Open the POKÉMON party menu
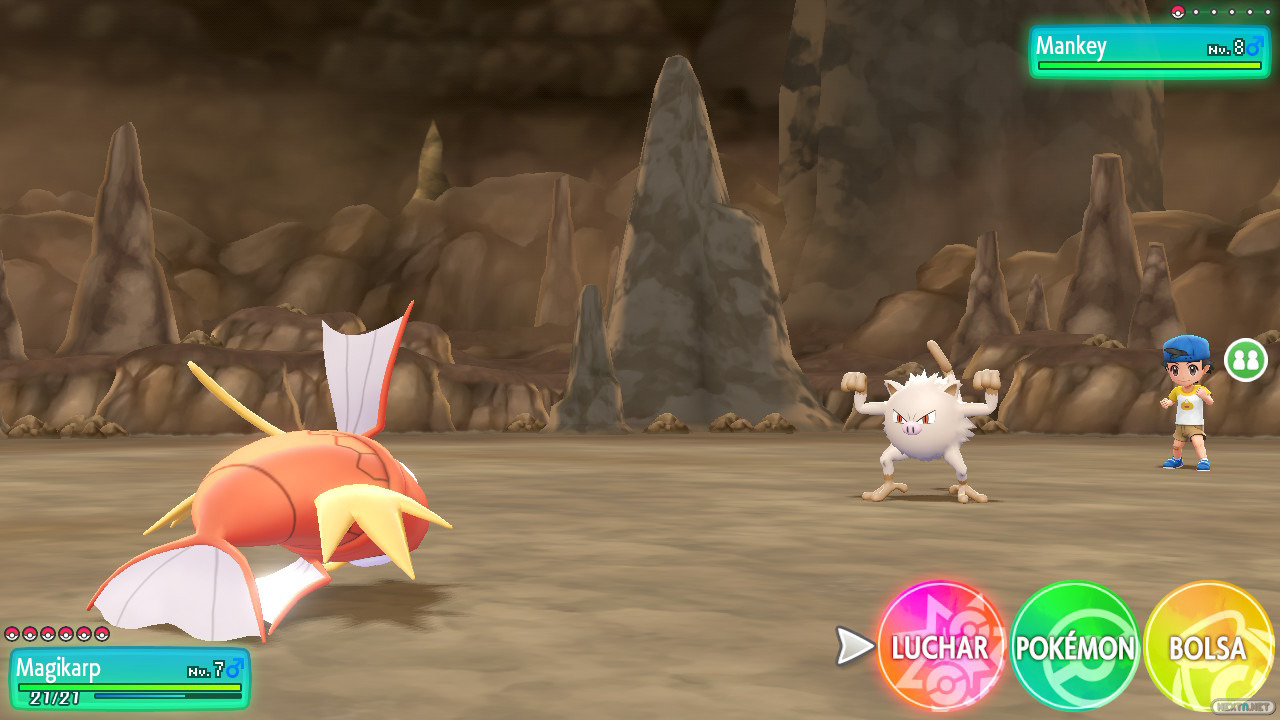Screen dimensions: 1280x720 click(1075, 647)
